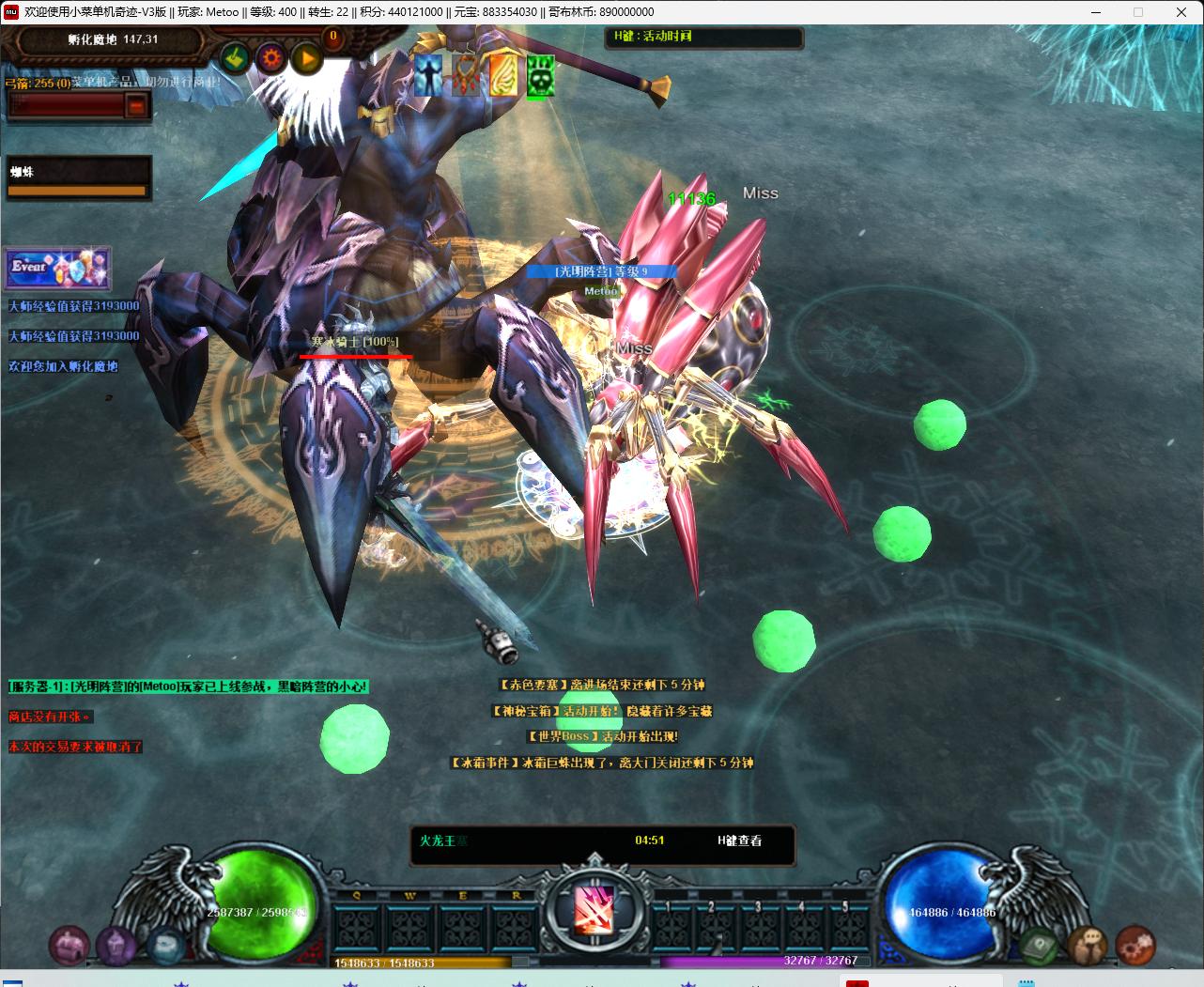Open the green question-mark book button
Image resolution: width=1204 pixels, height=987 pixels.
pos(1039,945)
